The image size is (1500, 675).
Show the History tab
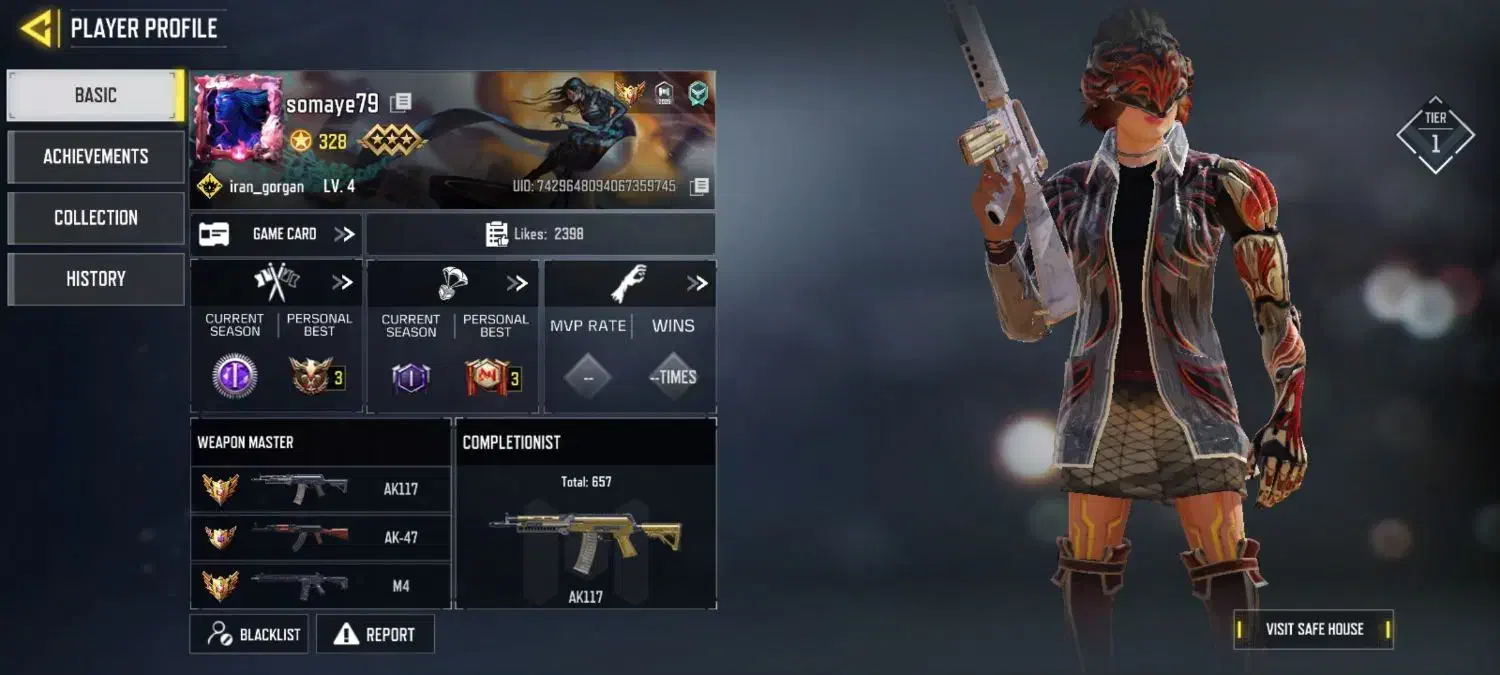pyautogui.click(x=96, y=279)
